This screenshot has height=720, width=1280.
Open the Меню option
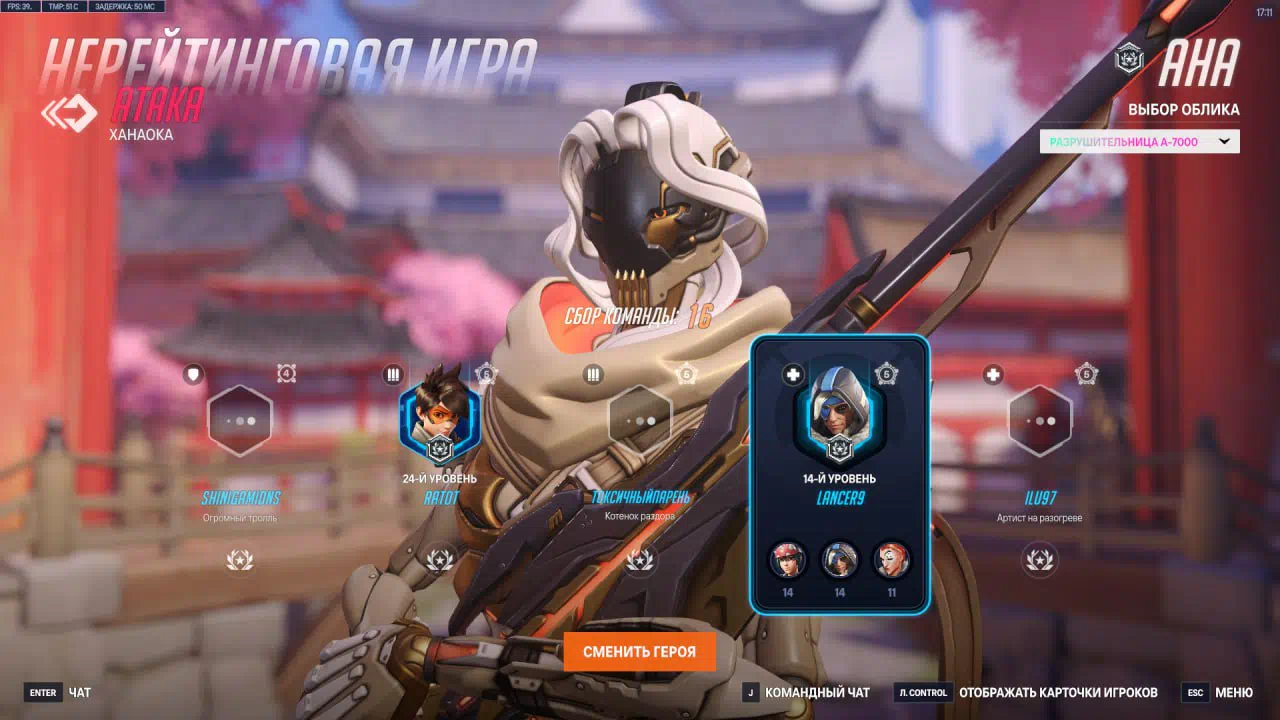pyautogui.click(x=1218, y=692)
